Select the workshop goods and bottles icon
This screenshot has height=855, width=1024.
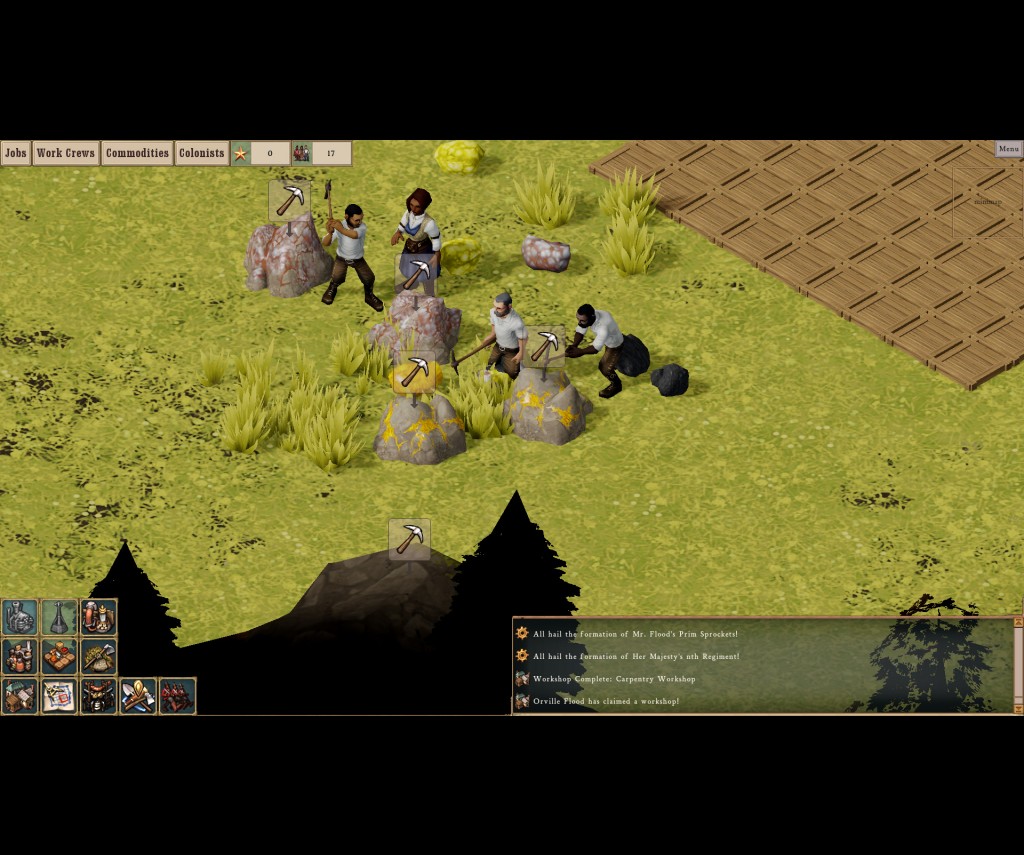tap(19, 656)
